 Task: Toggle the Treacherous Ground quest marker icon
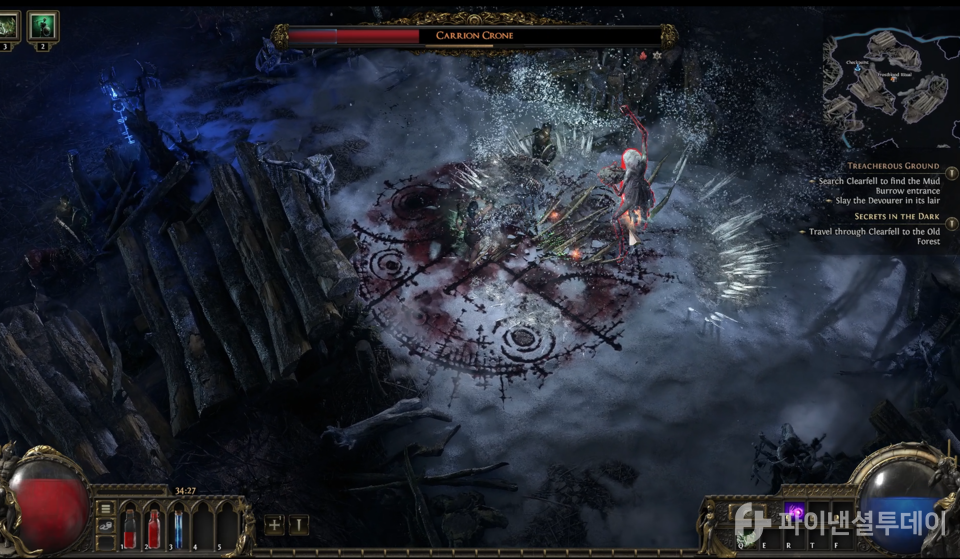coord(950,171)
